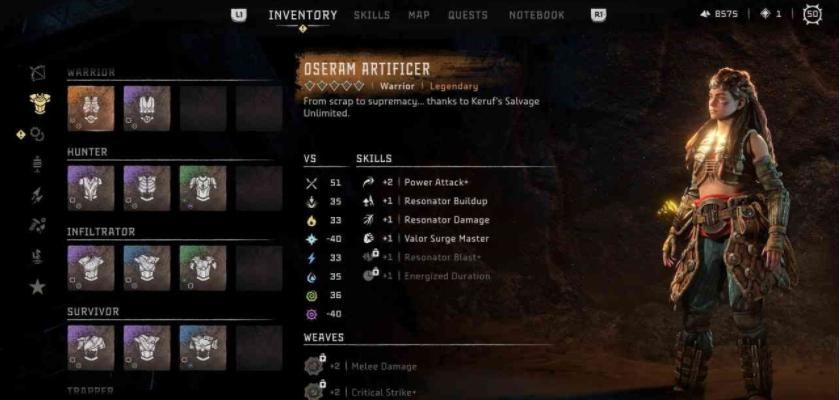Open the coils and weaves category
This screenshot has width=840, height=400.
[38, 133]
